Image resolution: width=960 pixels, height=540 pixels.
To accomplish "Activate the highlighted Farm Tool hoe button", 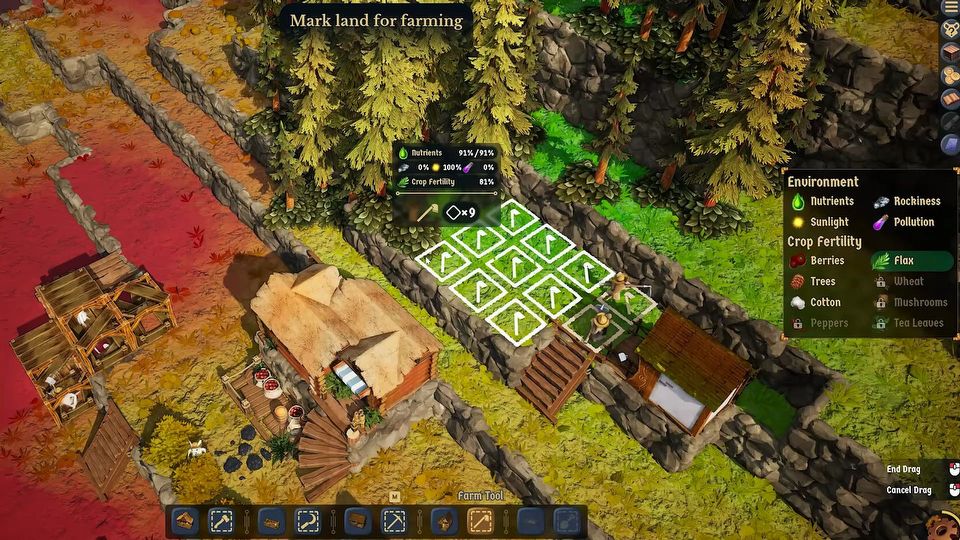I will (x=480, y=521).
